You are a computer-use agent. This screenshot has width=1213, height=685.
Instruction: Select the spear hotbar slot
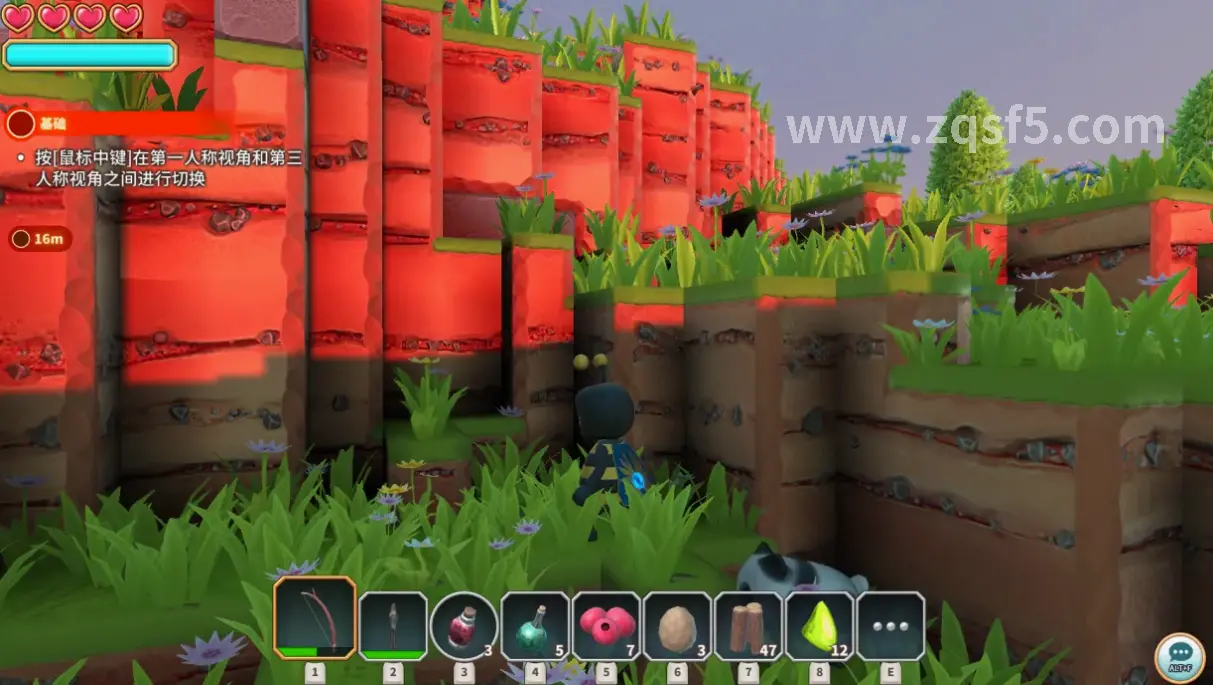pos(393,626)
